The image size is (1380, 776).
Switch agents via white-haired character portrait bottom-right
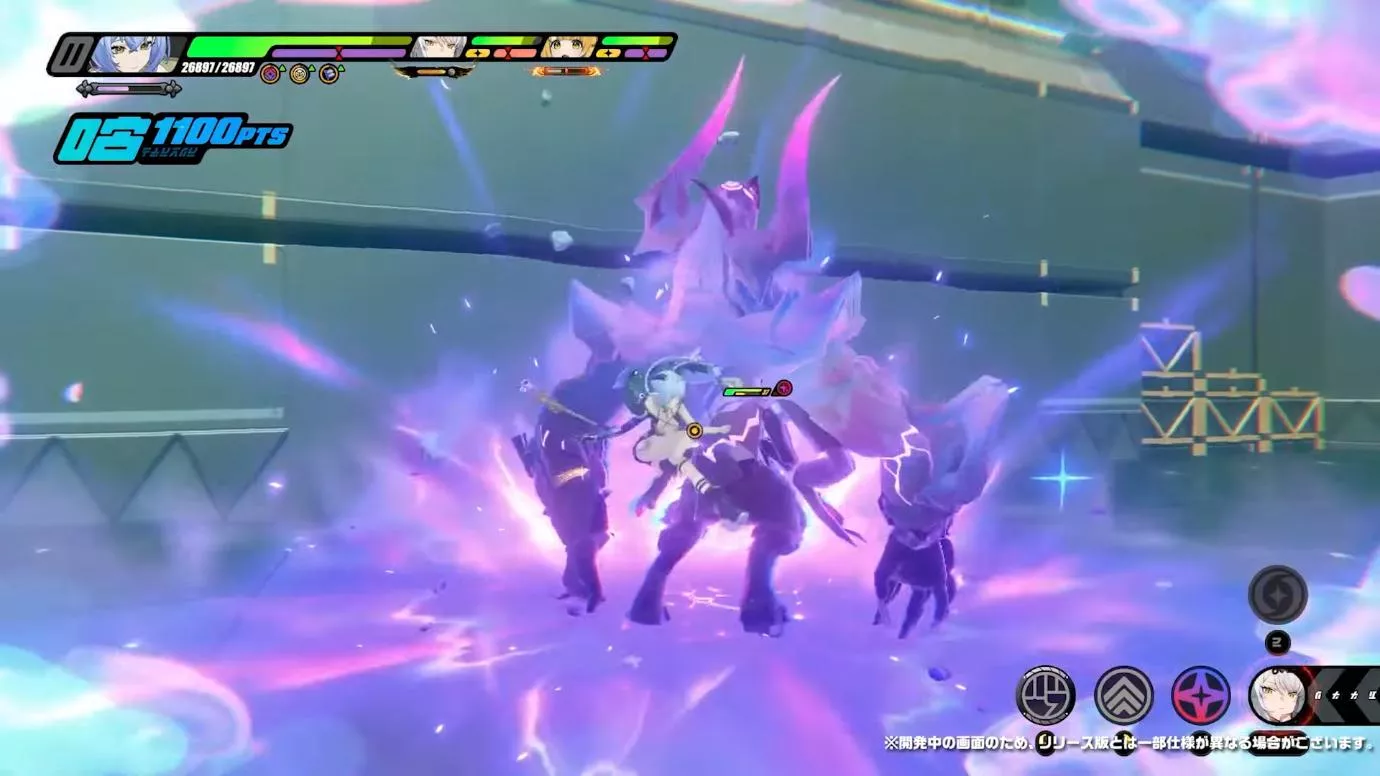click(1277, 695)
